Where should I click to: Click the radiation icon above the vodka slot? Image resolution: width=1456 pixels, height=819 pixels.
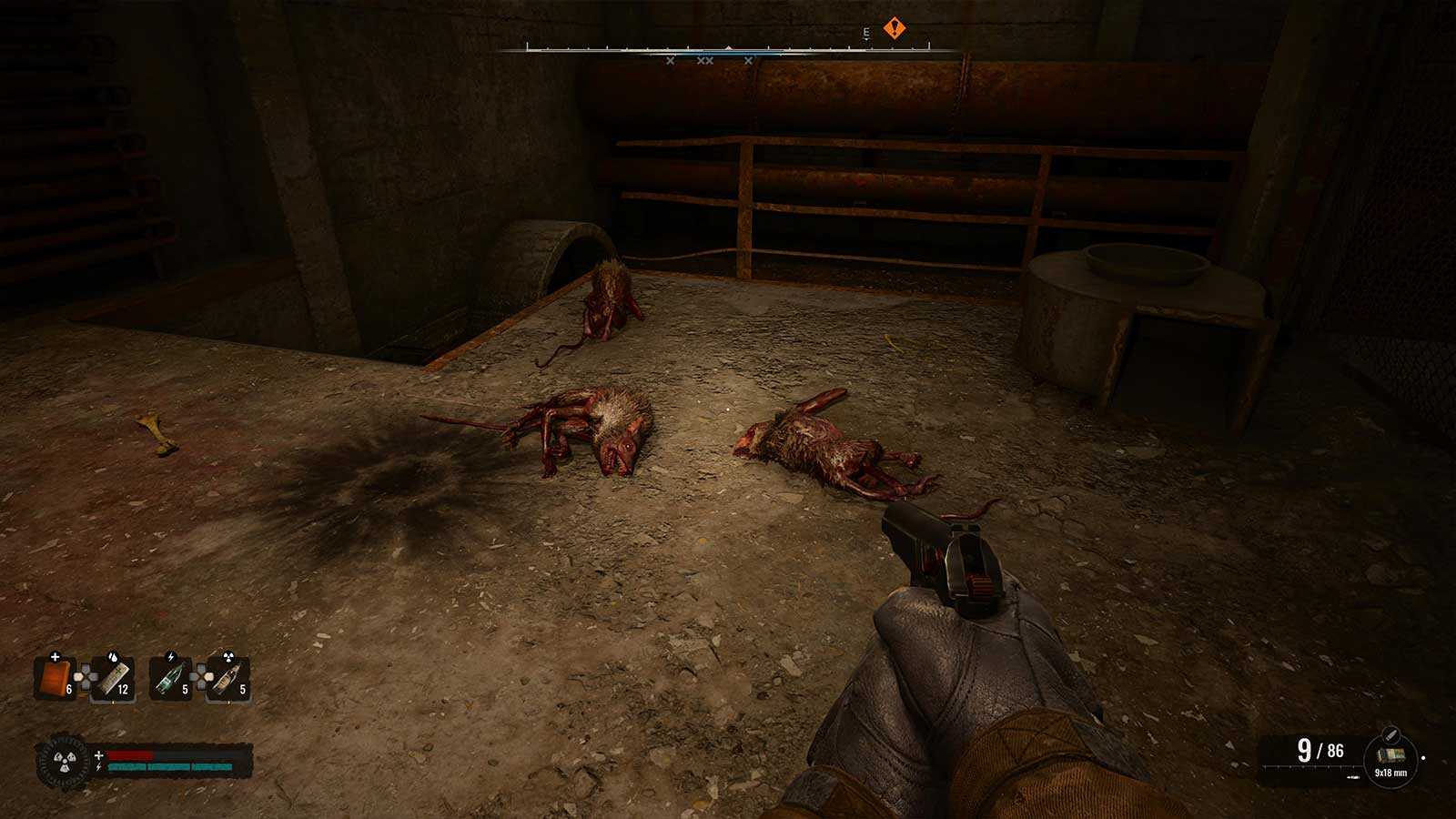(228, 655)
